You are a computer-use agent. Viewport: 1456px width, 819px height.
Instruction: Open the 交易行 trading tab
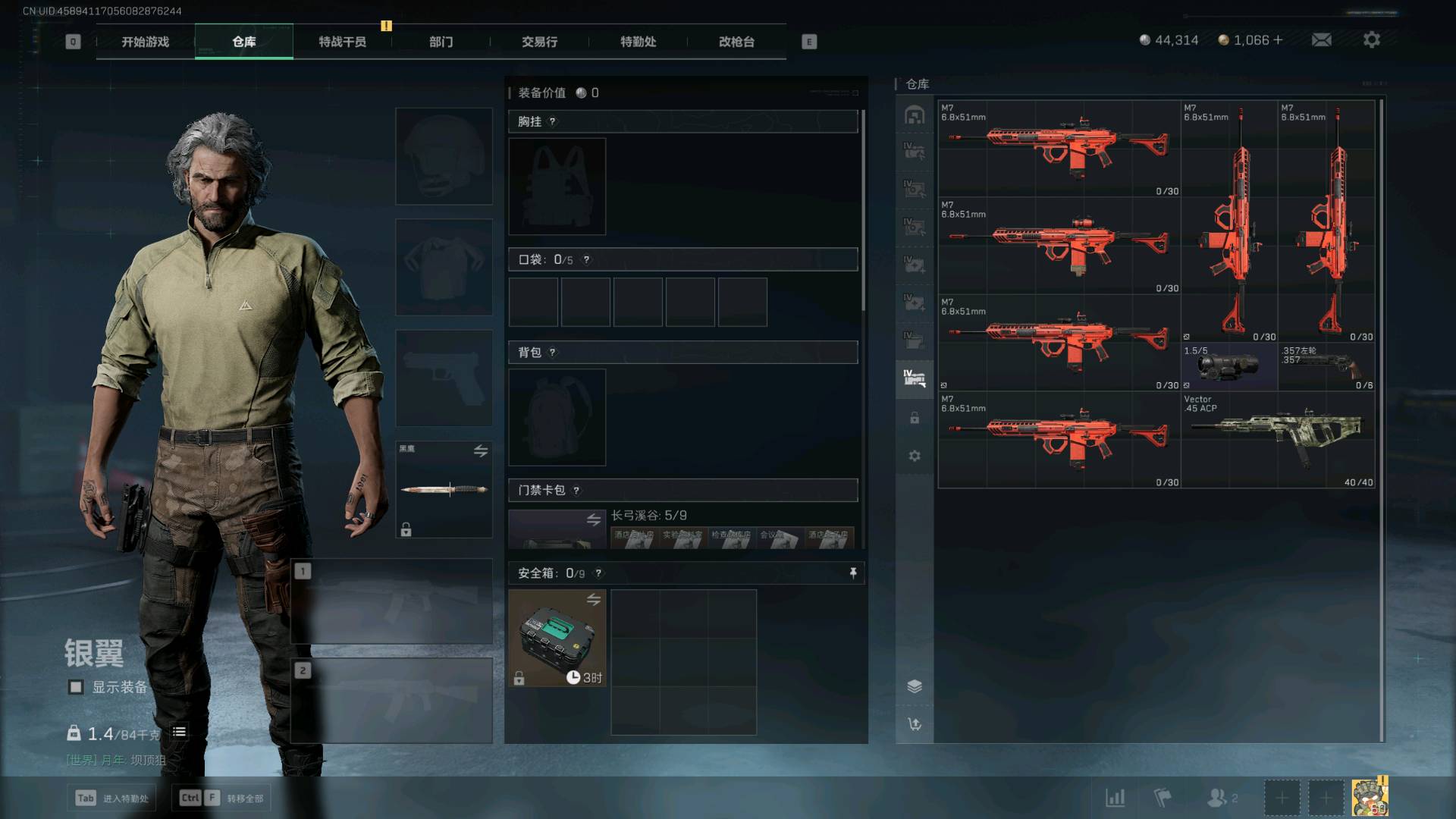click(x=539, y=42)
